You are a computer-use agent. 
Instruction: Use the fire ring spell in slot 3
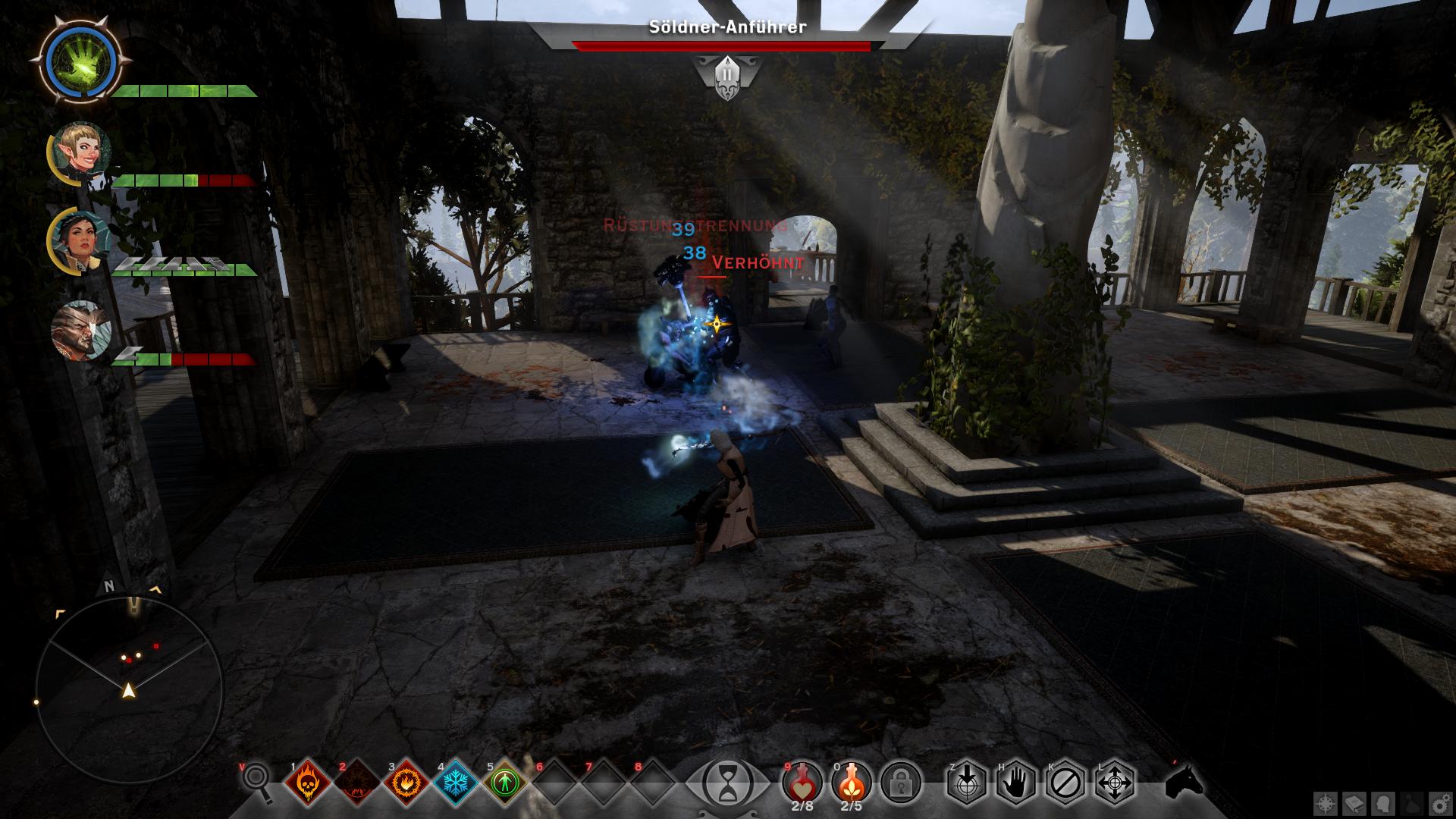[406, 782]
